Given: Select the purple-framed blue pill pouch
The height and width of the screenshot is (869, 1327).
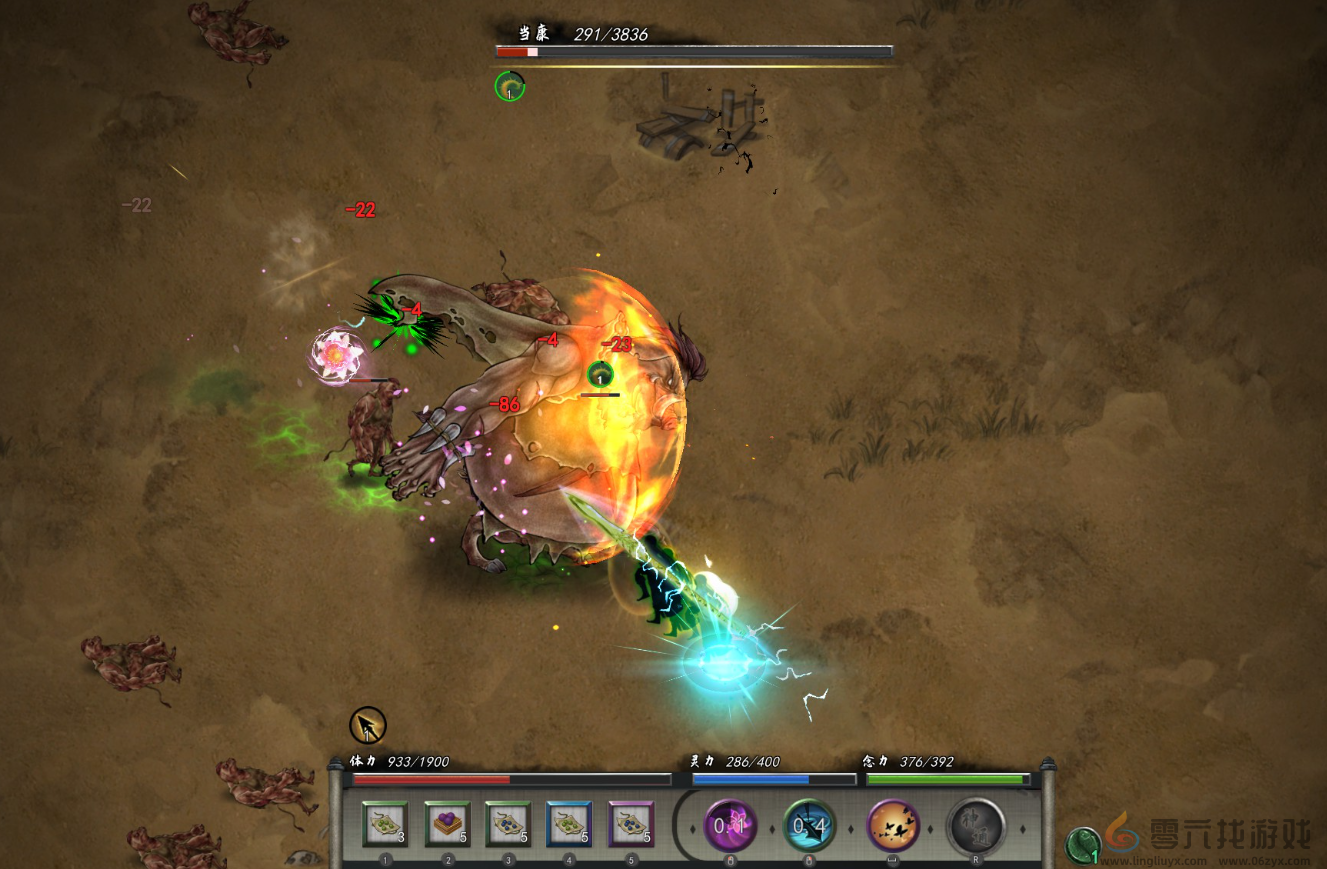Looking at the screenshot, I should [631, 825].
